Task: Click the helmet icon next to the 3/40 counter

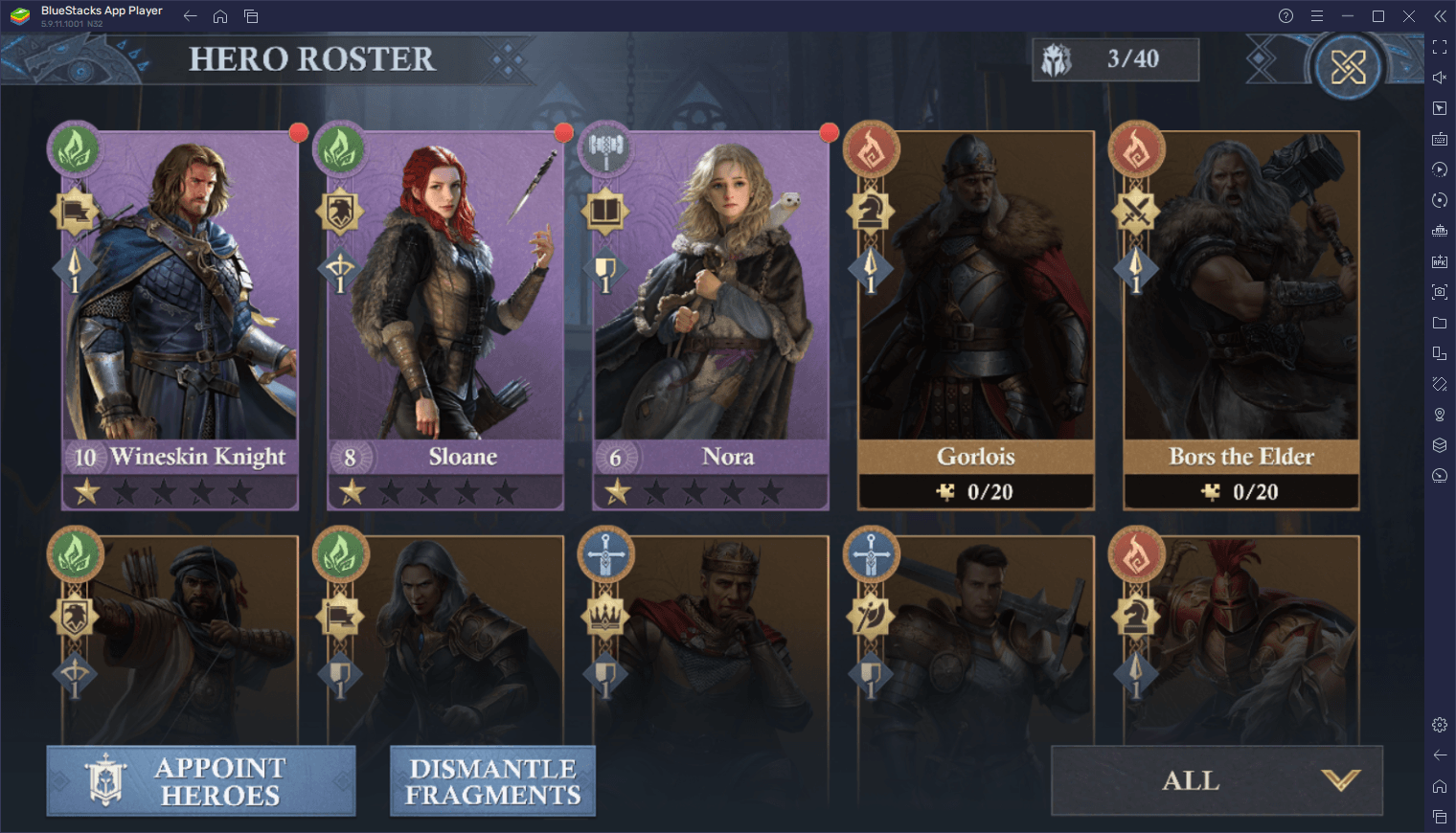Action: point(1058,58)
